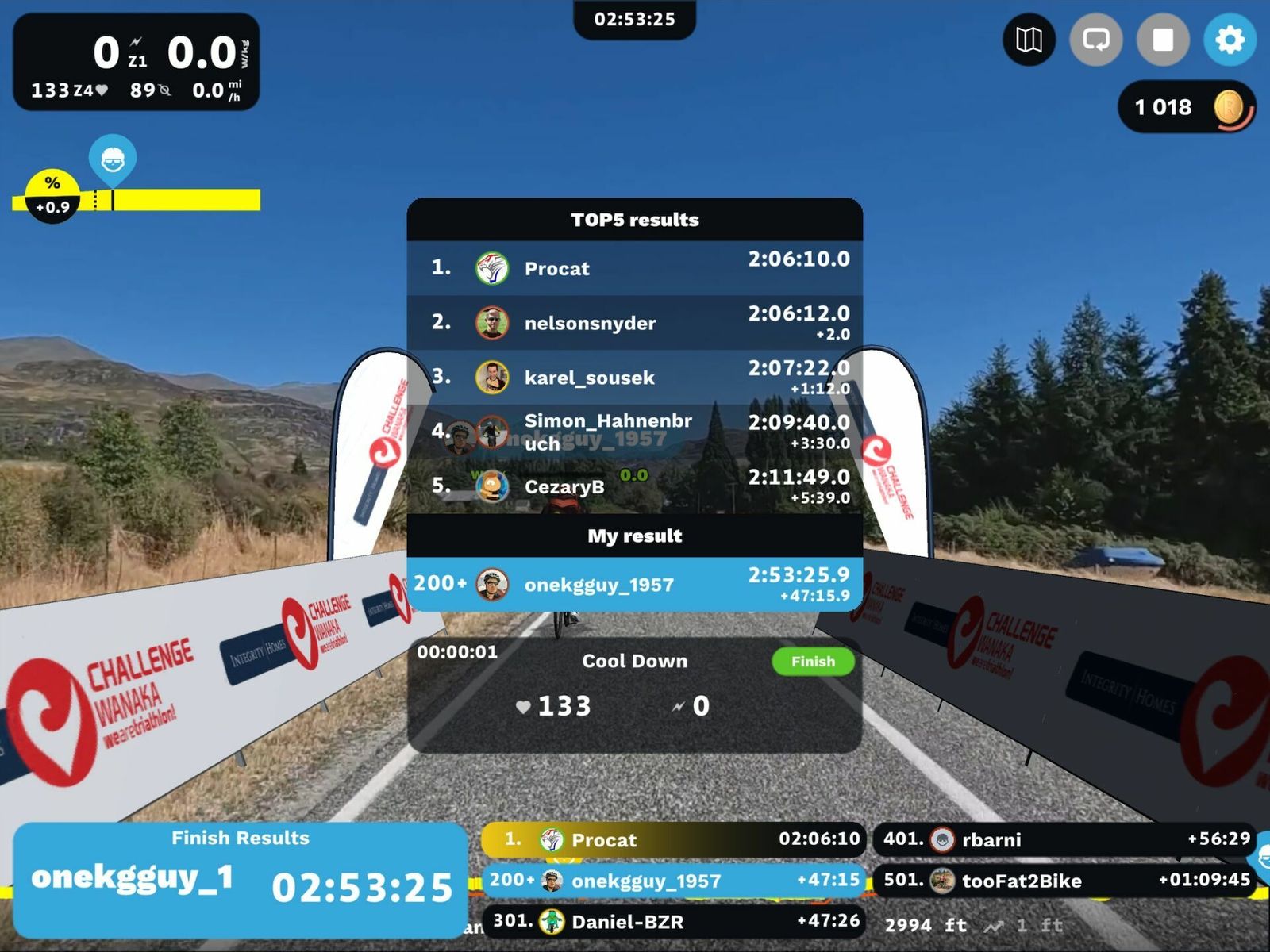The width and height of the screenshot is (1270, 952).
Task: Select nelsonsnyder's result row
Action: tap(634, 323)
